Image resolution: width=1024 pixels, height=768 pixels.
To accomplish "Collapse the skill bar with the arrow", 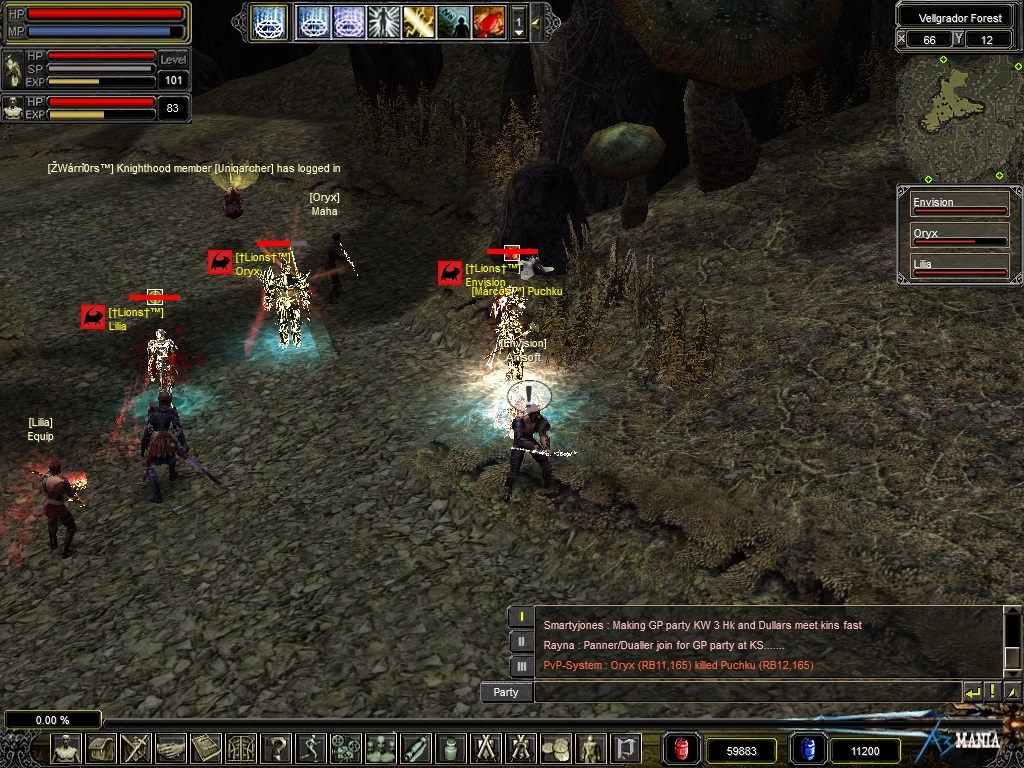I will [536, 21].
